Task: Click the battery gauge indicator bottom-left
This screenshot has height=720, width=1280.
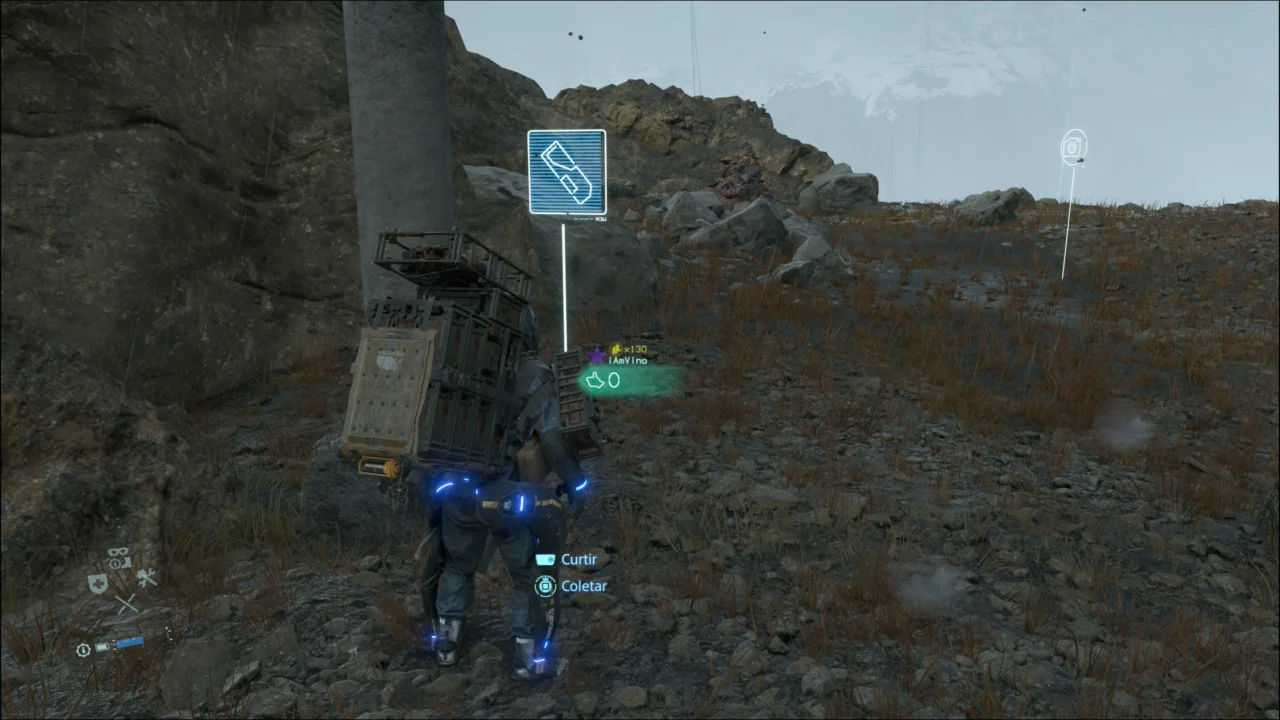Action: click(x=102, y=647)
